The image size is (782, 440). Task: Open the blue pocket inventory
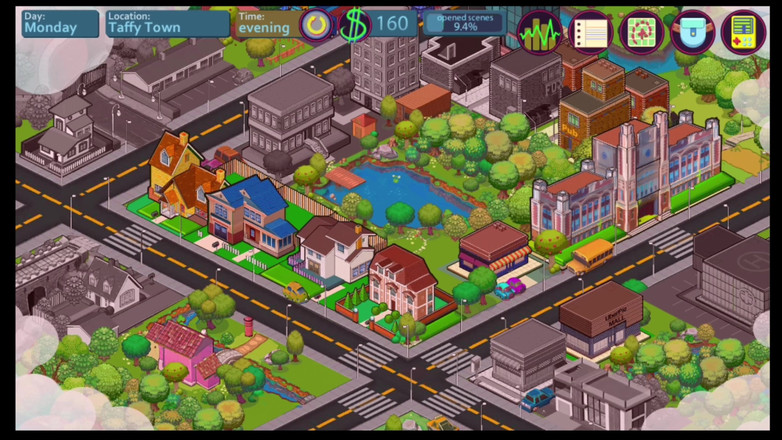click(x=692, y=32)
